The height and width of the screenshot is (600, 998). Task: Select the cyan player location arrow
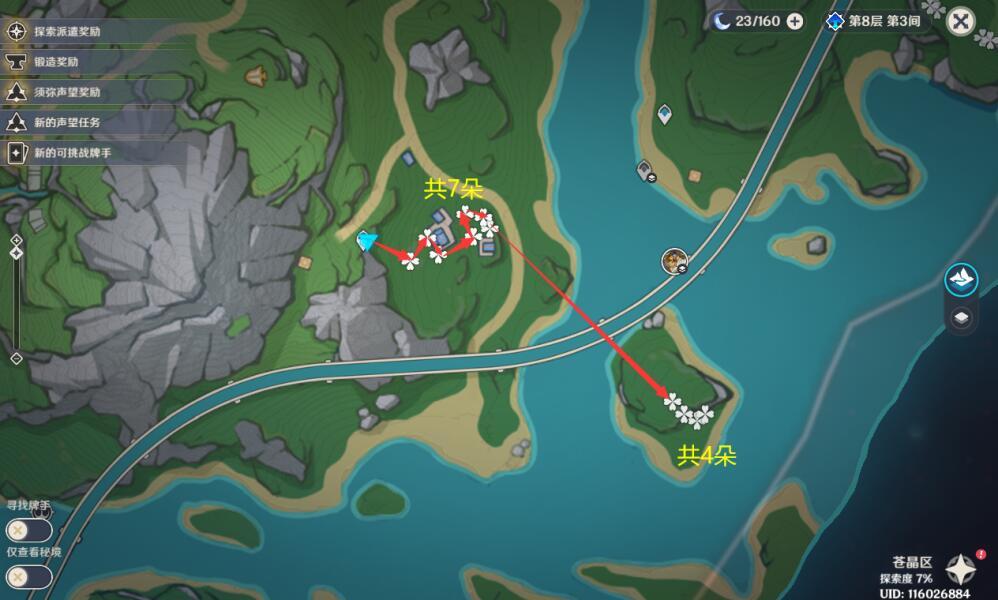[x=367, y=240]
